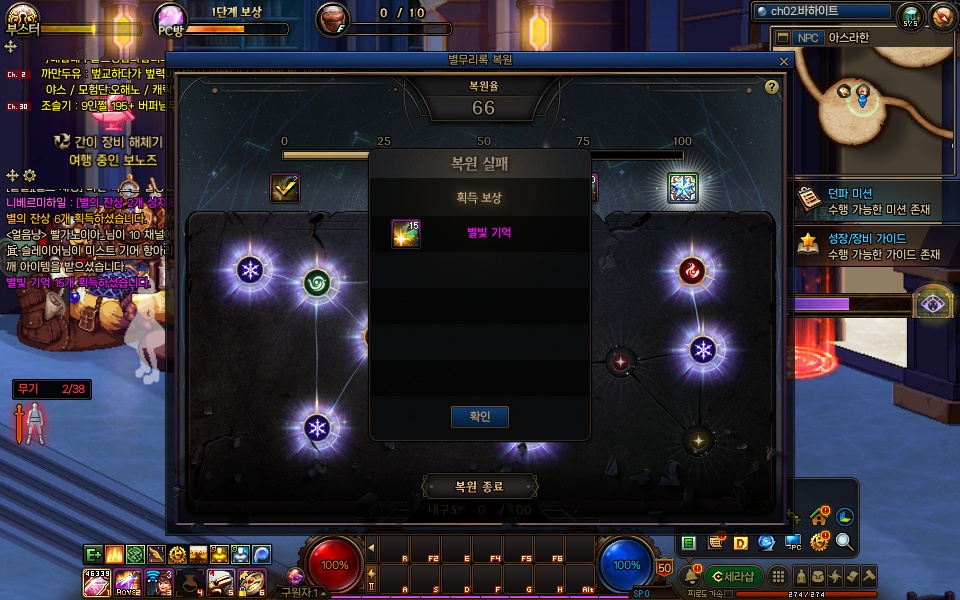960x600 pixels.
Task: Open the grid menu button
Action: click(777, 576)
